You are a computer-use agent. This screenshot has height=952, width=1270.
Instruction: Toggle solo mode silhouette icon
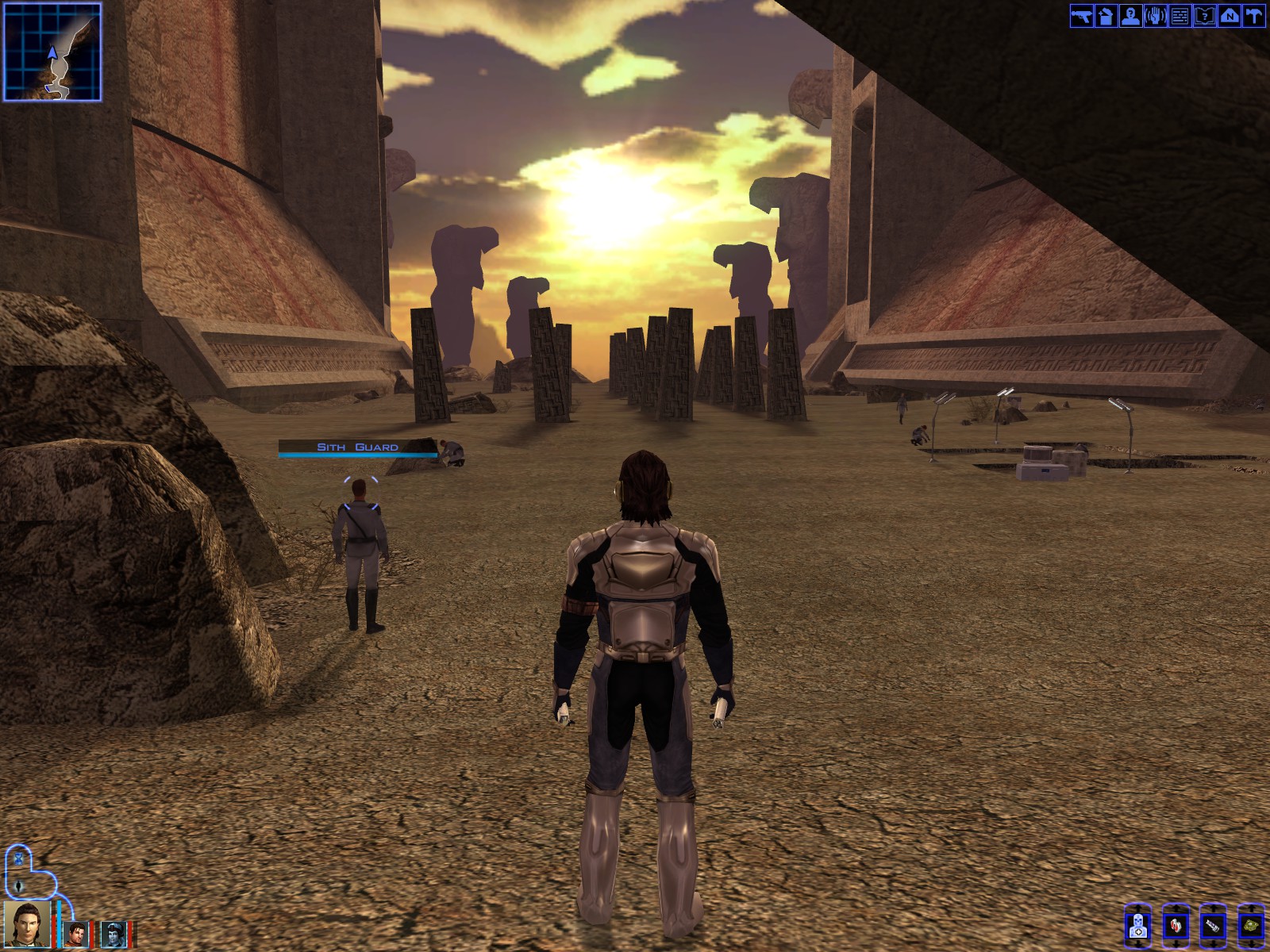coord(17,885)
